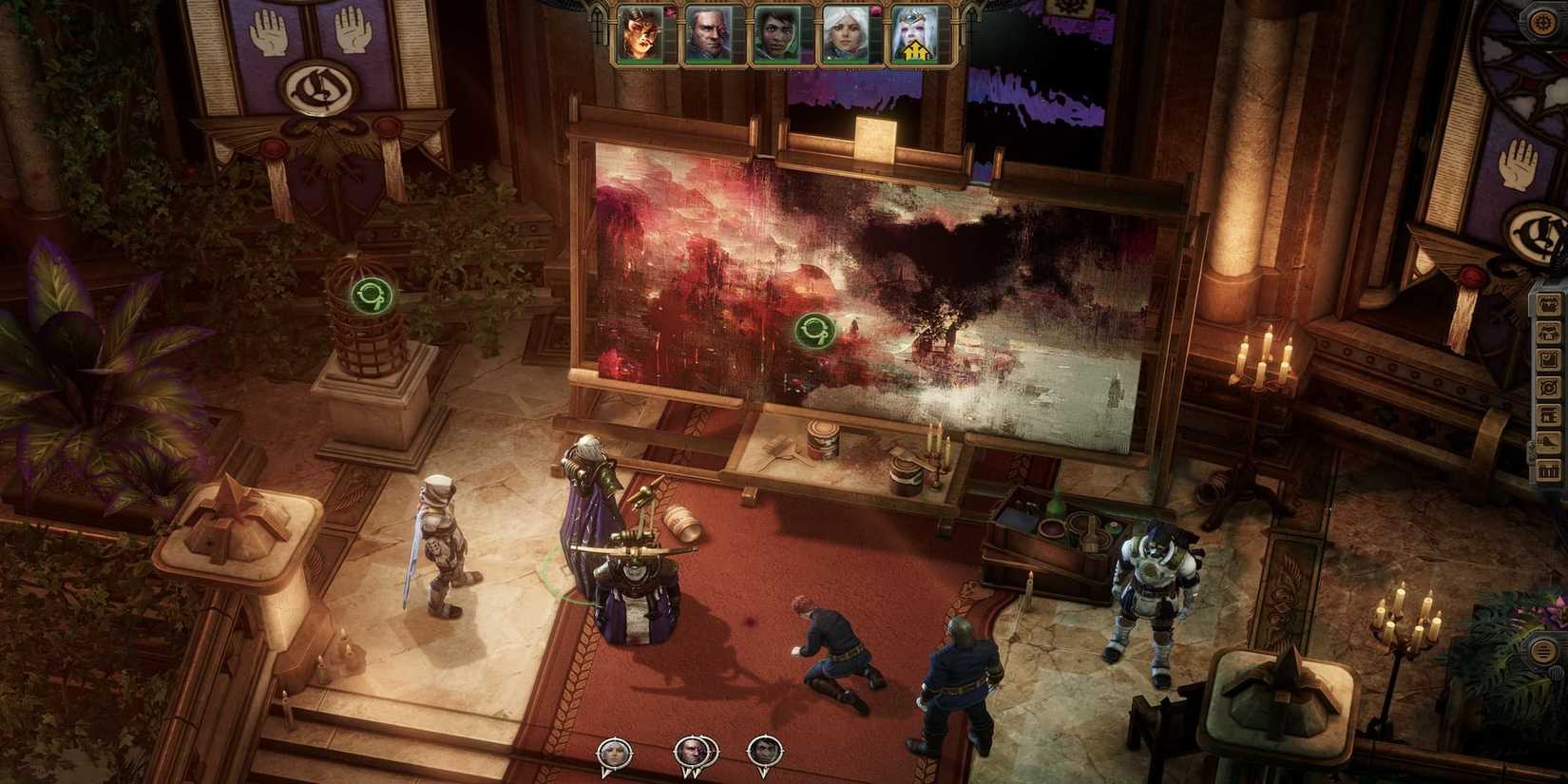Select the green-hooded companion's portrait
Viewport: 1568px width, 784px height.
click(x=778, y=33)
